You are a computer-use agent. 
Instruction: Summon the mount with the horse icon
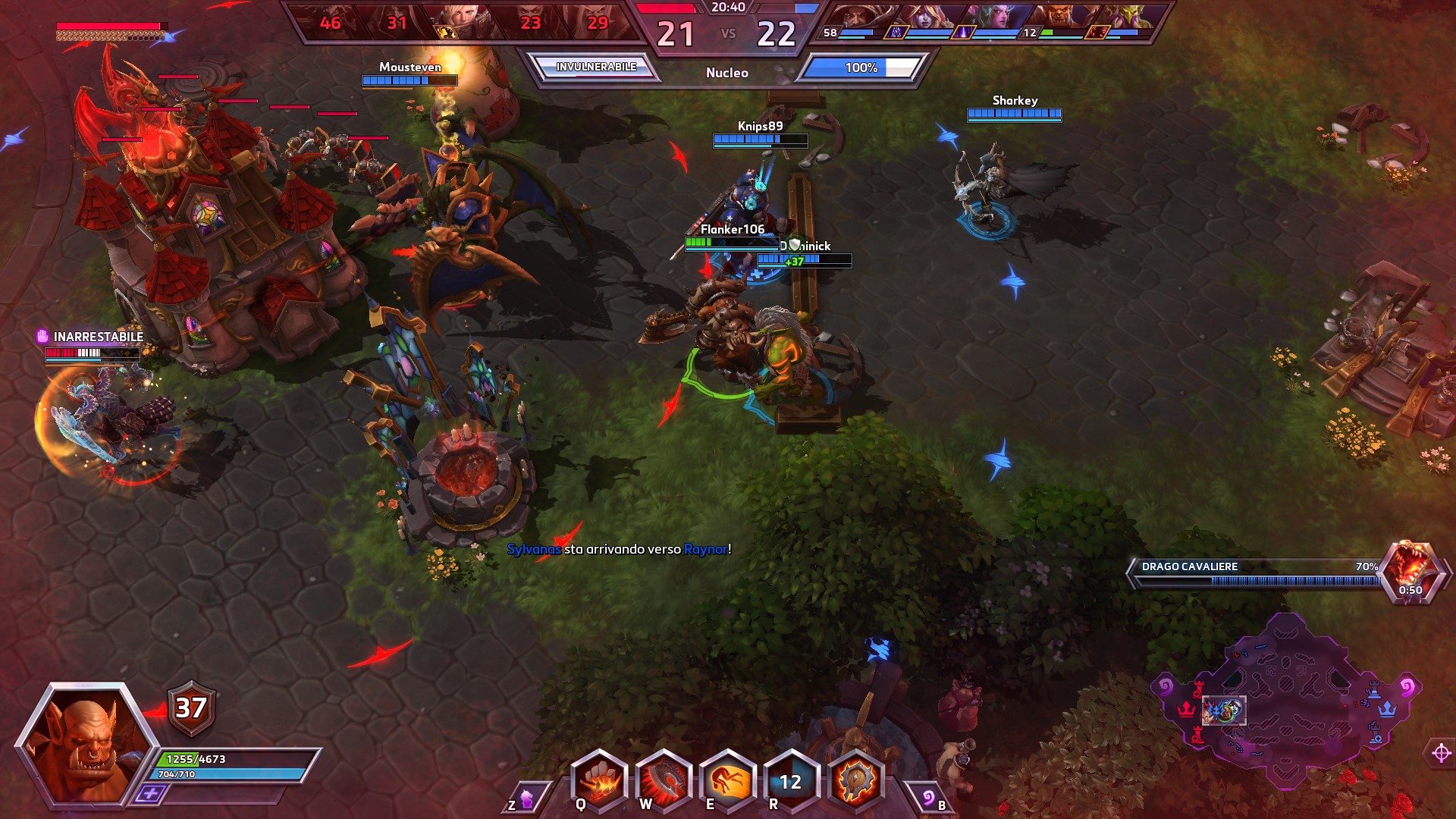click(525, 798)
